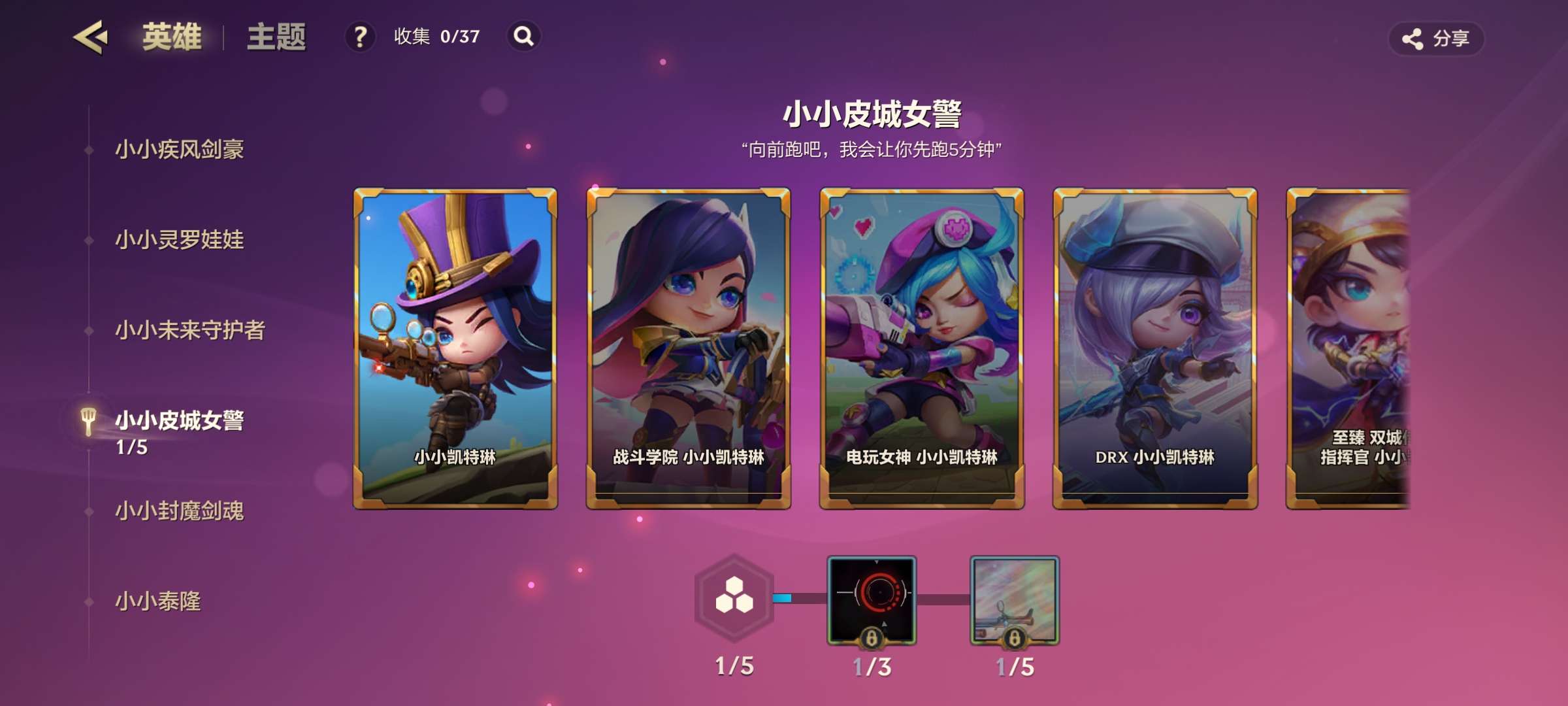Select 小小灵罗娃娃 in the hero list
Viewport: 1568px width, 706px height.
tap(179, 240)
